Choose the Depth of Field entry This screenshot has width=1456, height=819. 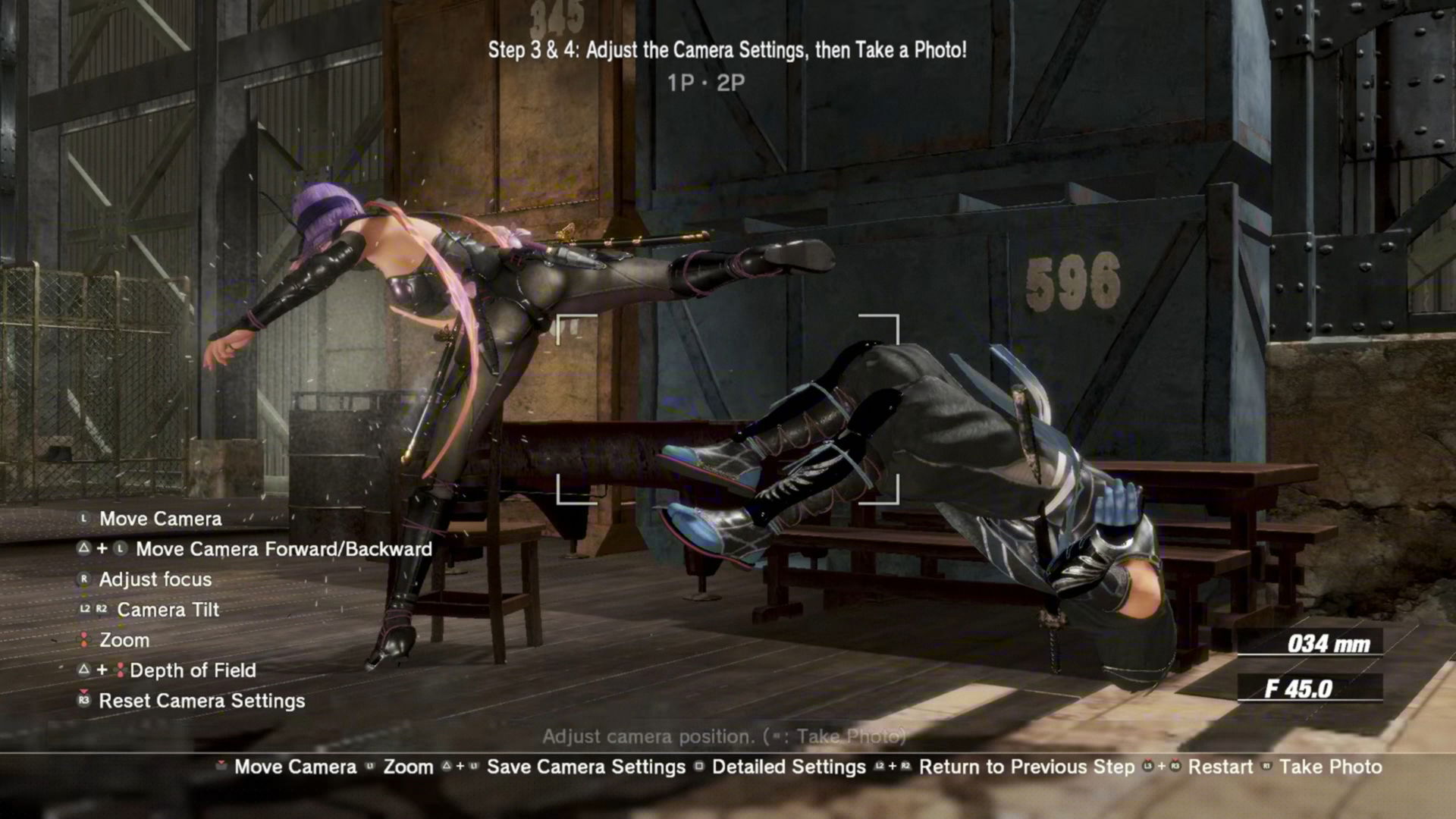point(193,670)
